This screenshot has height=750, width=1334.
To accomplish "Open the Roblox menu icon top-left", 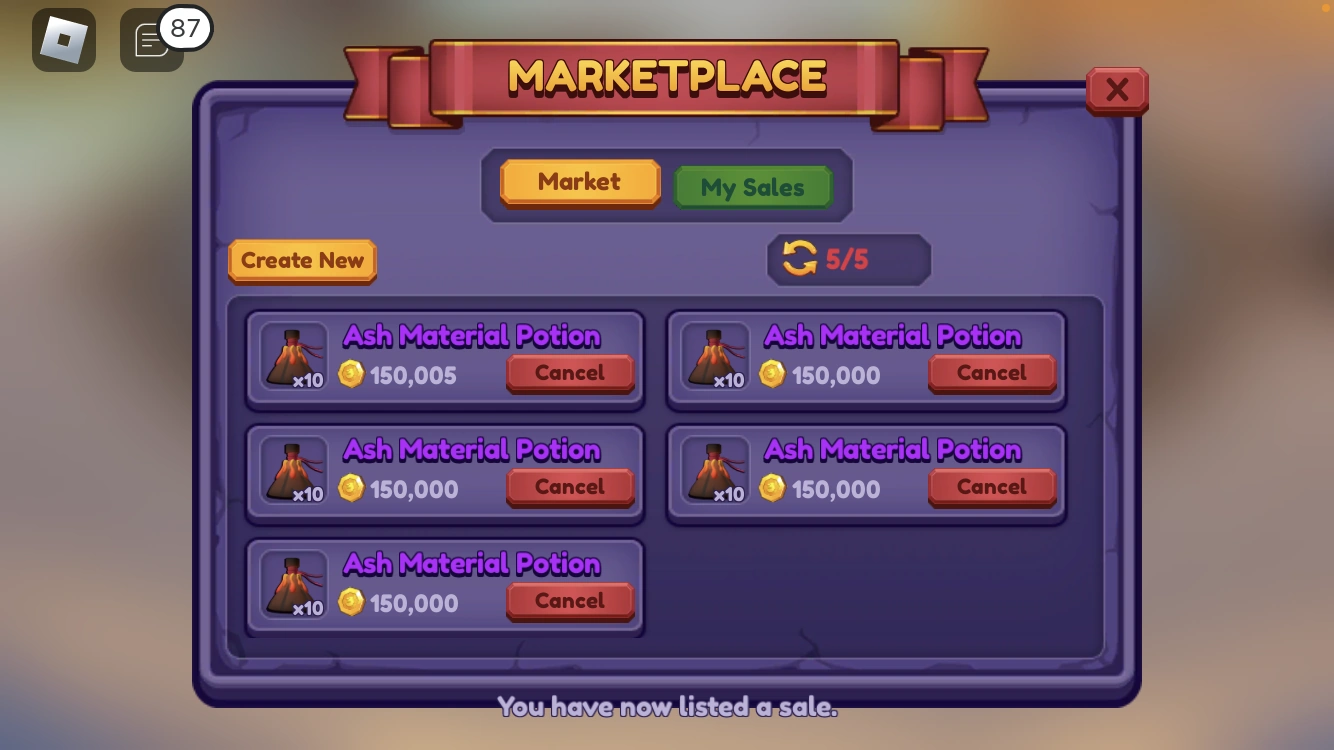I will coord(64,40).
